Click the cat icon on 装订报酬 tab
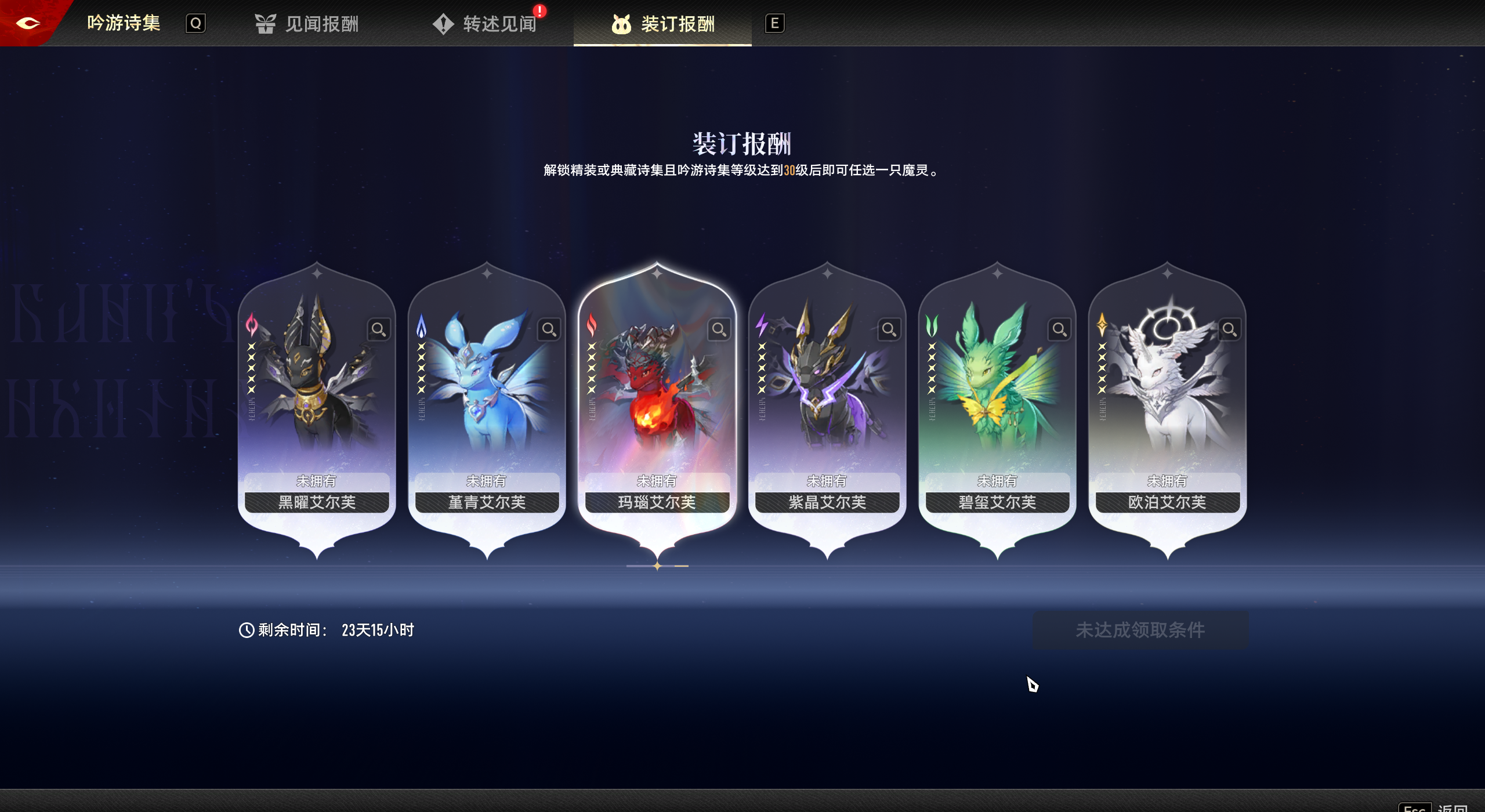This screenshot has width=1485, height=812. [x=621, y=24]
